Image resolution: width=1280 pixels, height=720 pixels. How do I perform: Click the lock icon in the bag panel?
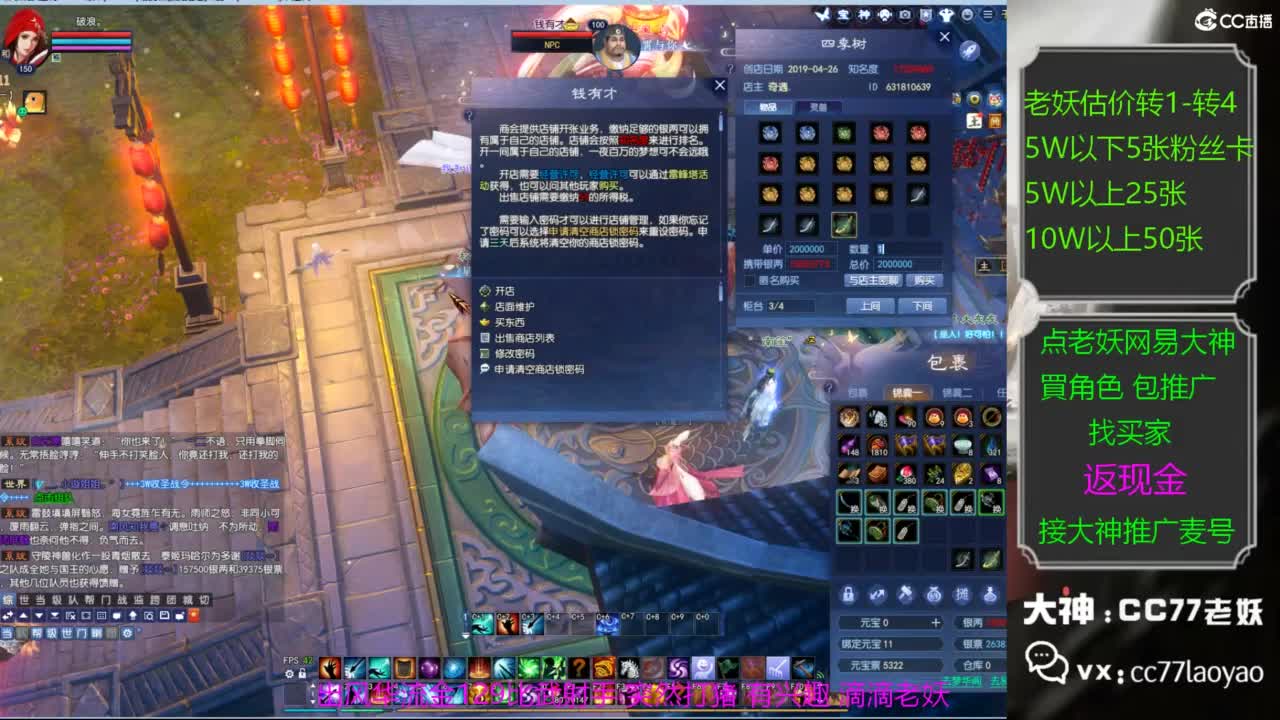pyautogui.click(x=848, y=593)
